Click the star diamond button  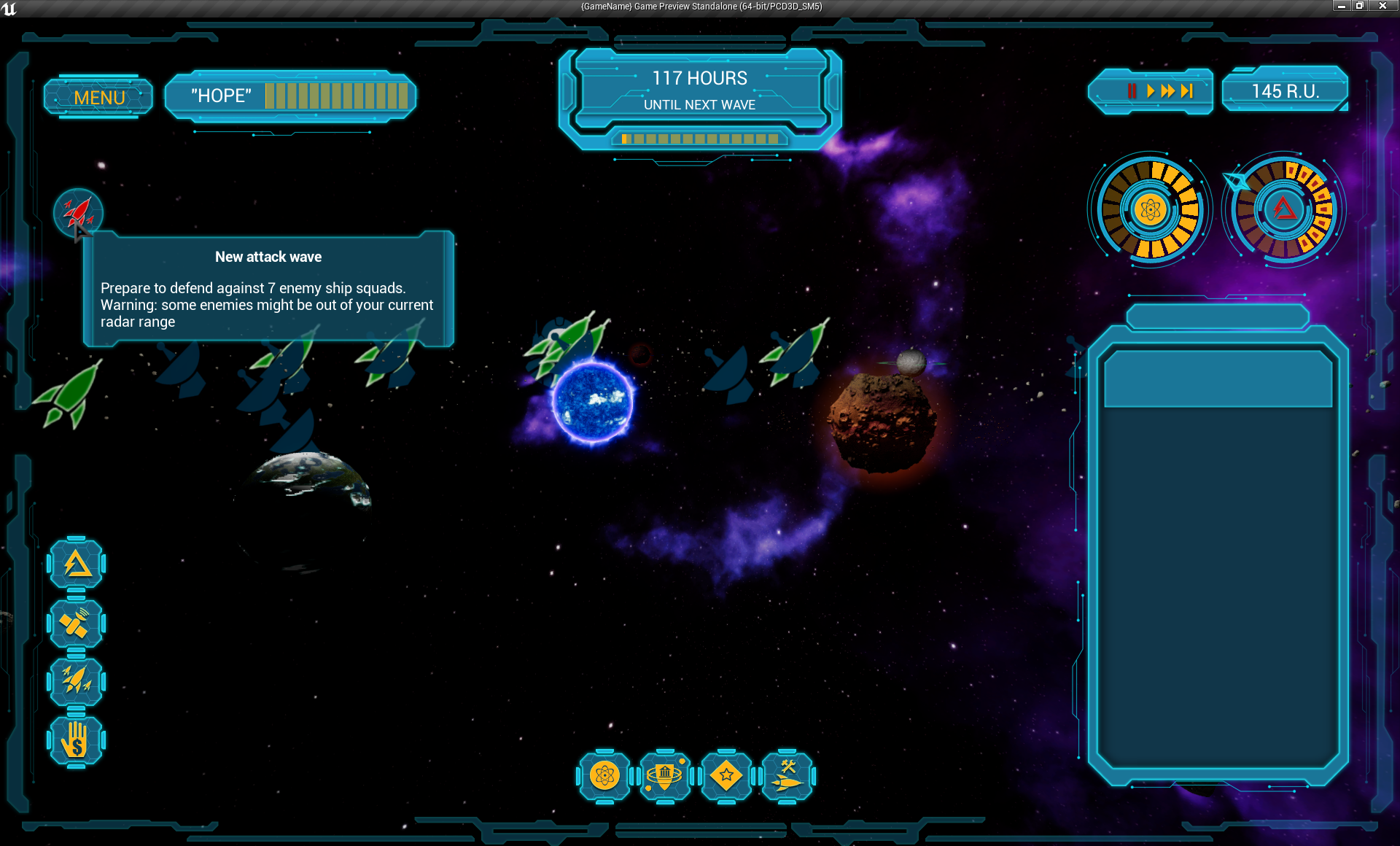point(726,776)
